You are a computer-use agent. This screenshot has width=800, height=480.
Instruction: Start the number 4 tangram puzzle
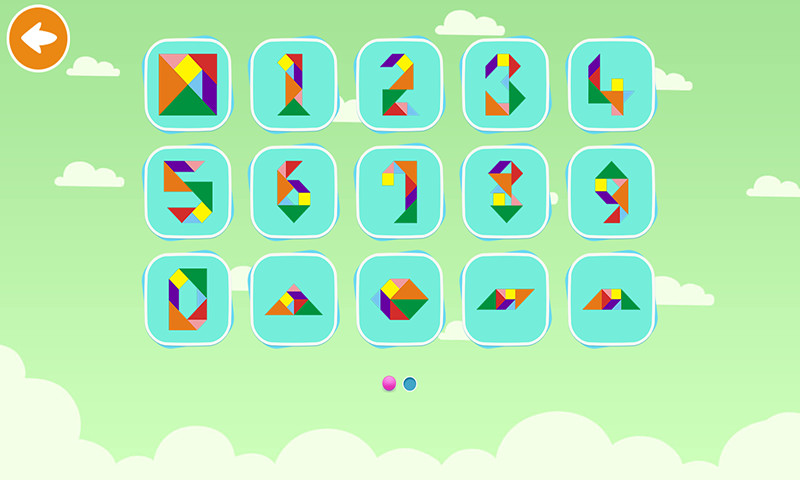tap(611, 85)
